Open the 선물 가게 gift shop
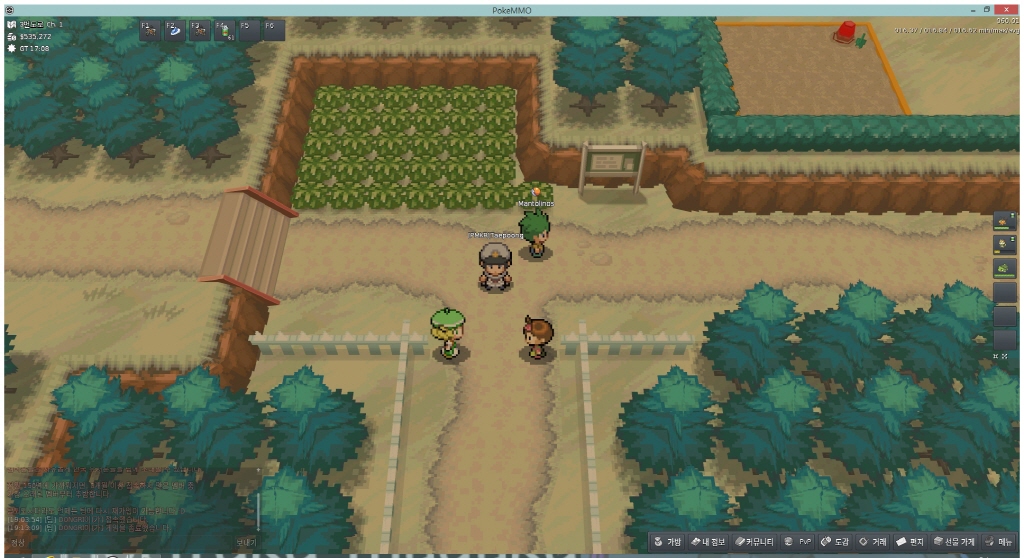Screen dimensions: 1024x558 (x=955, y=542)
